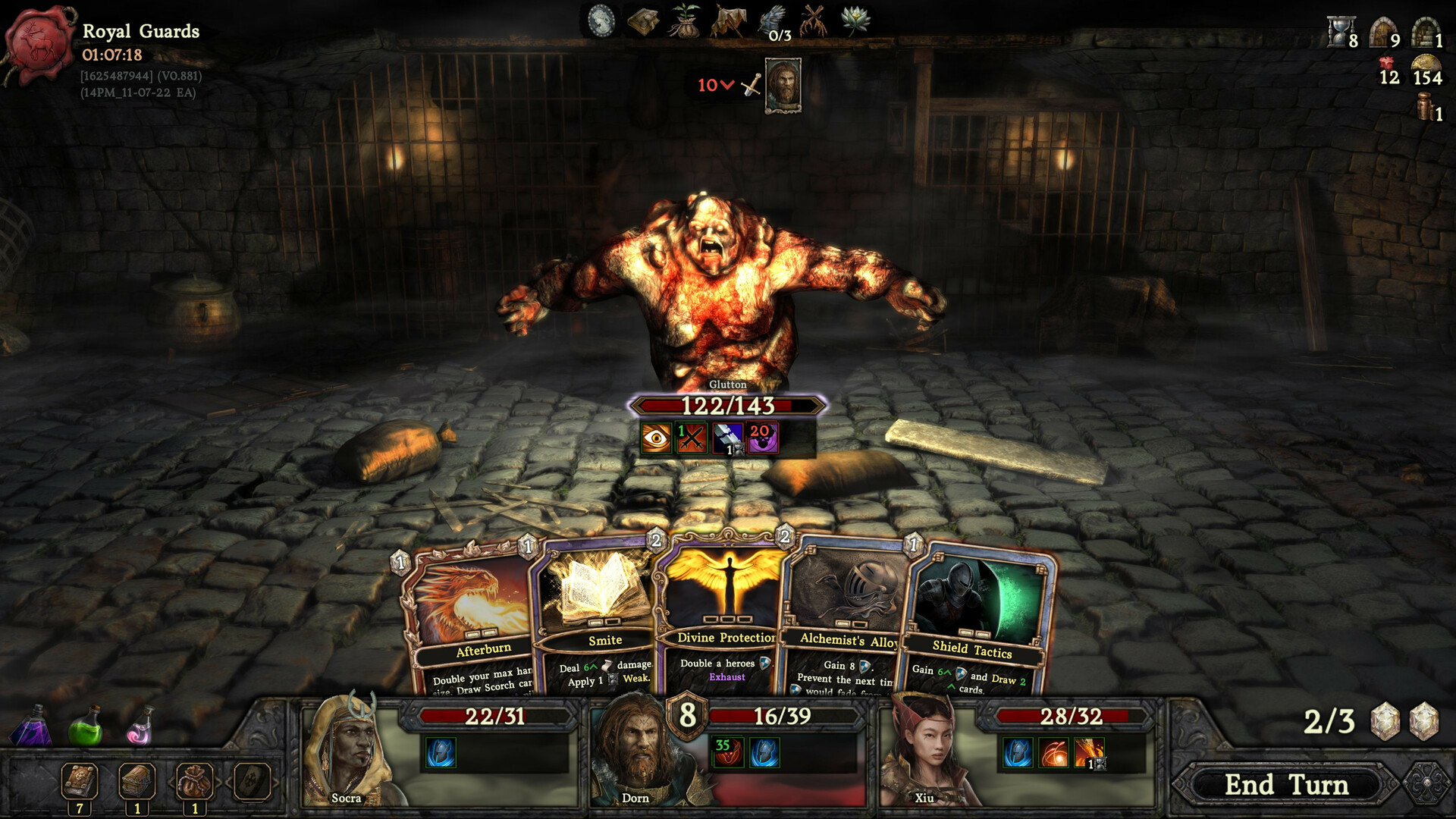
Task: Use the pink swirl potion
Action: click(140, 726)
